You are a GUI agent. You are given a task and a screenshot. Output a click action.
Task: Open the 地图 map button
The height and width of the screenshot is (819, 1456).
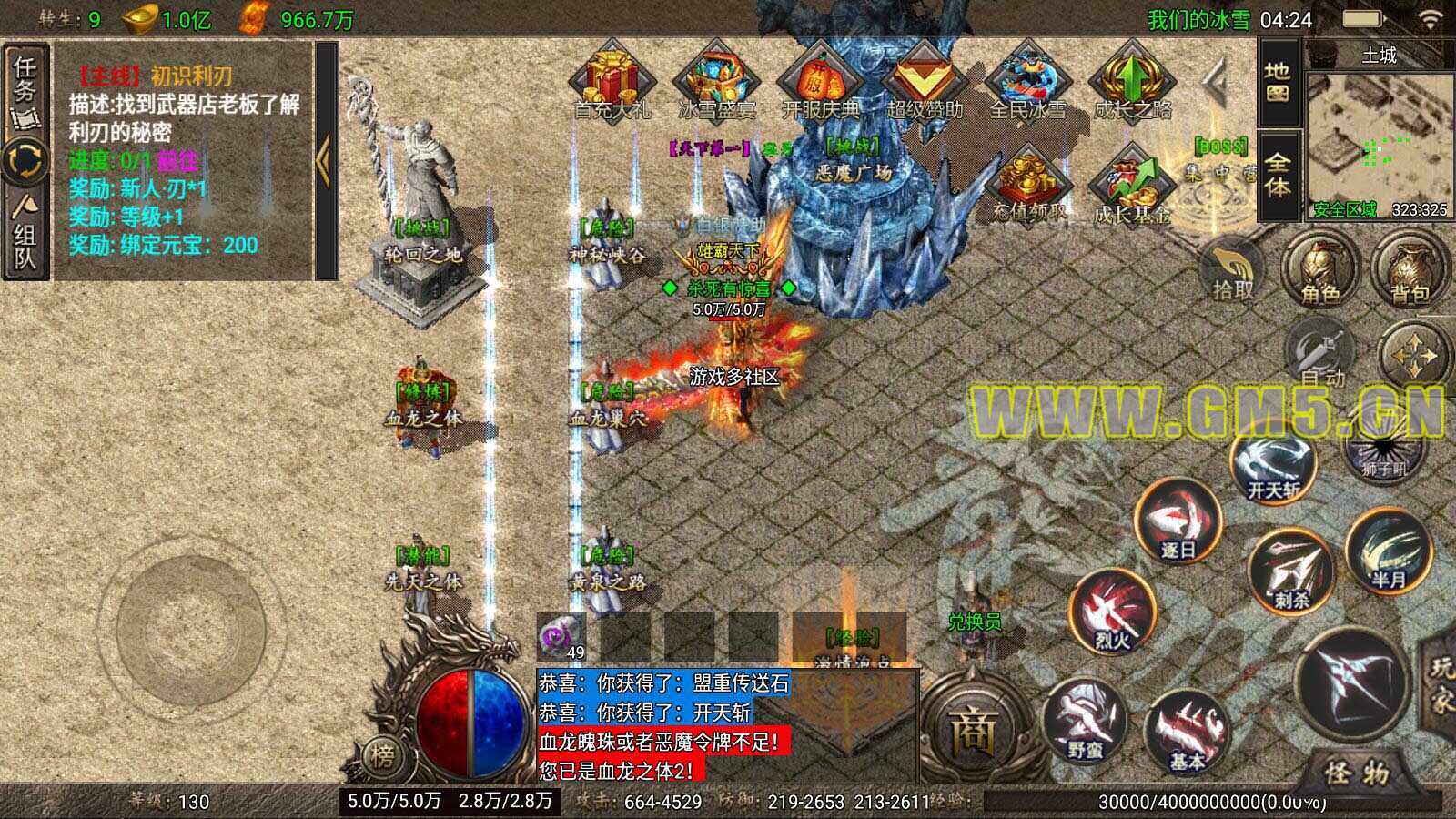click(x=1277, y=82)
